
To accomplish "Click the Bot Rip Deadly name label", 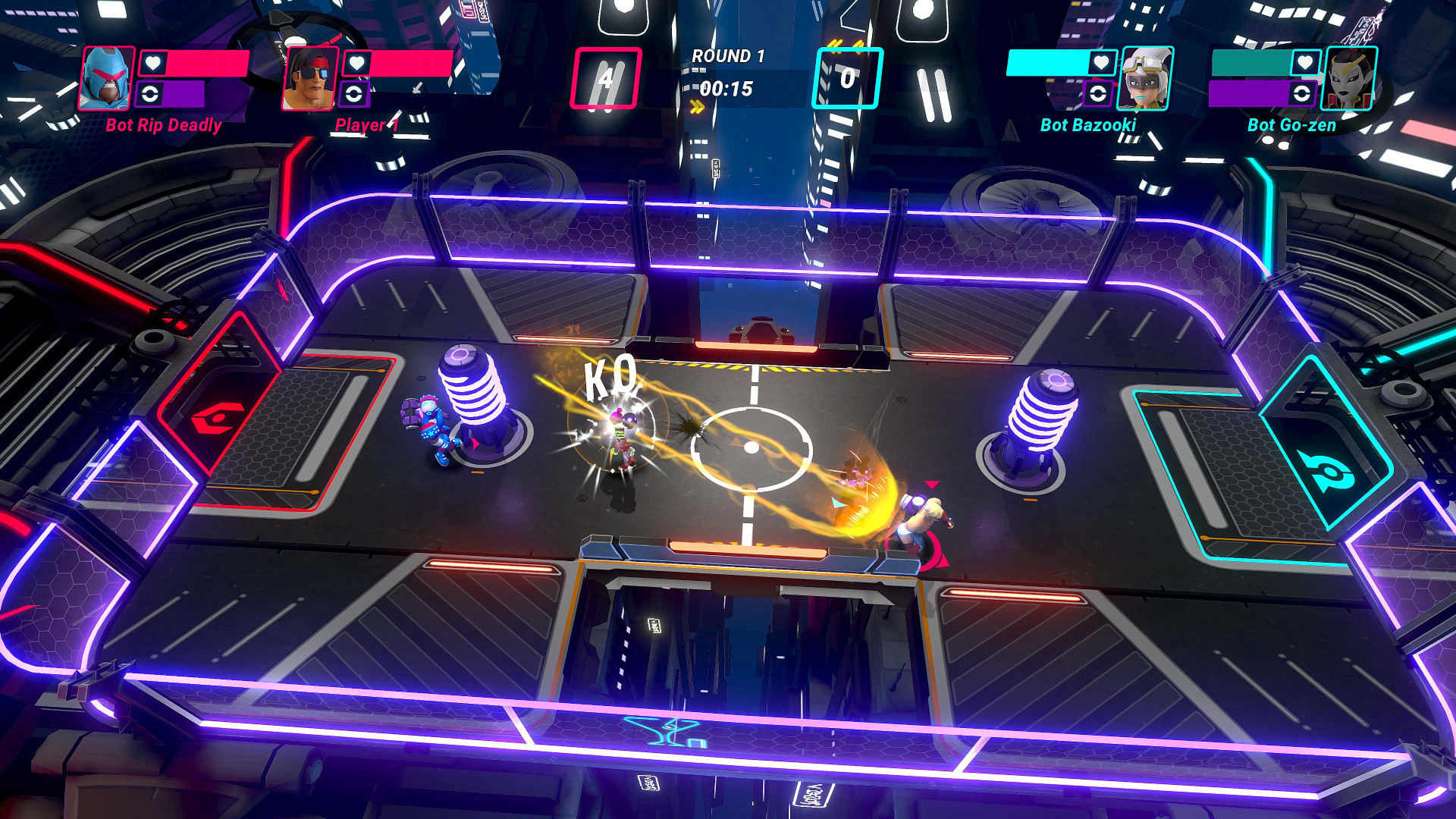I will pos(163,125).
